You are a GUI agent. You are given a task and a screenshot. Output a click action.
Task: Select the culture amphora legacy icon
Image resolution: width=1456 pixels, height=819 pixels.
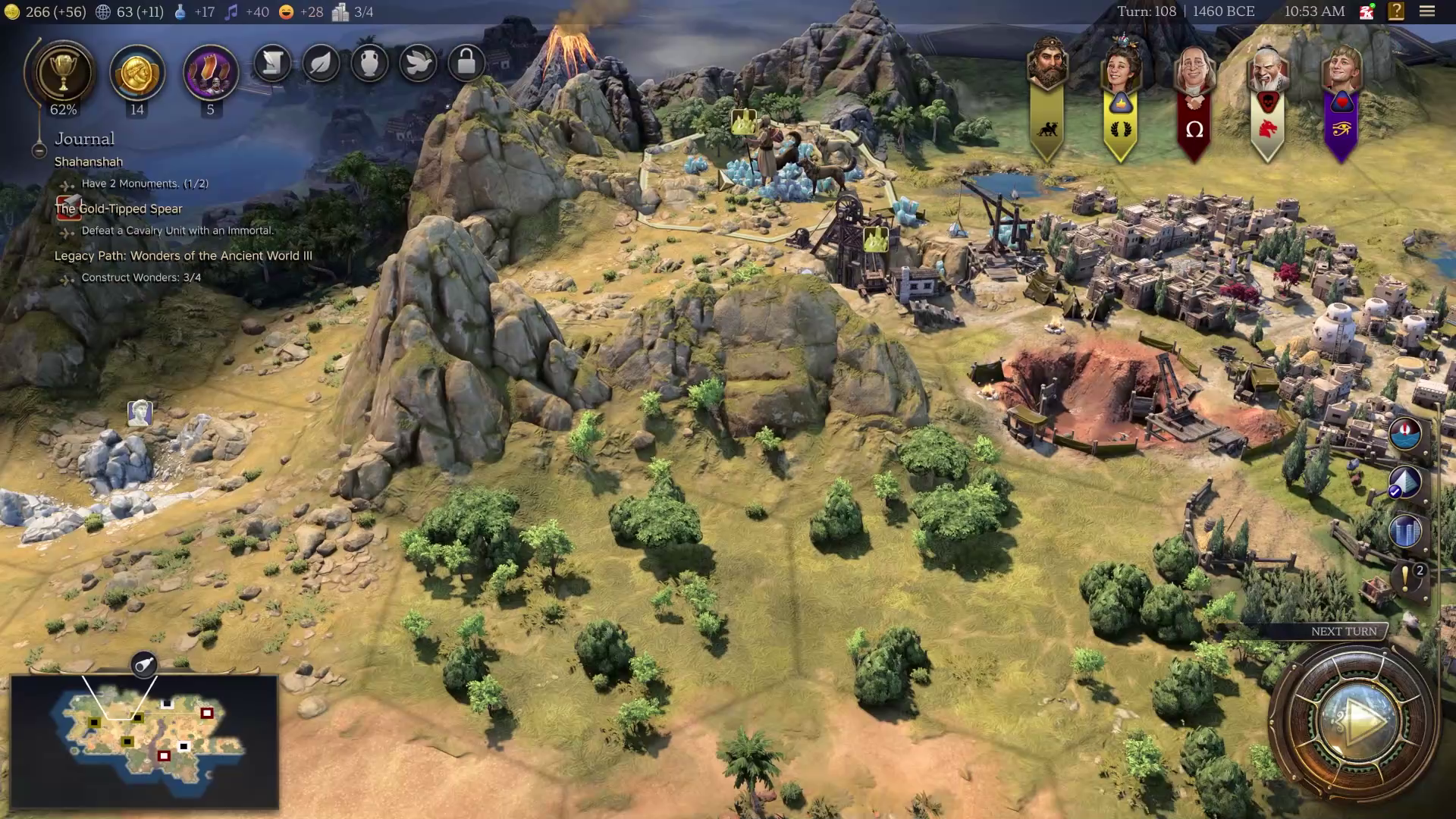370,64
